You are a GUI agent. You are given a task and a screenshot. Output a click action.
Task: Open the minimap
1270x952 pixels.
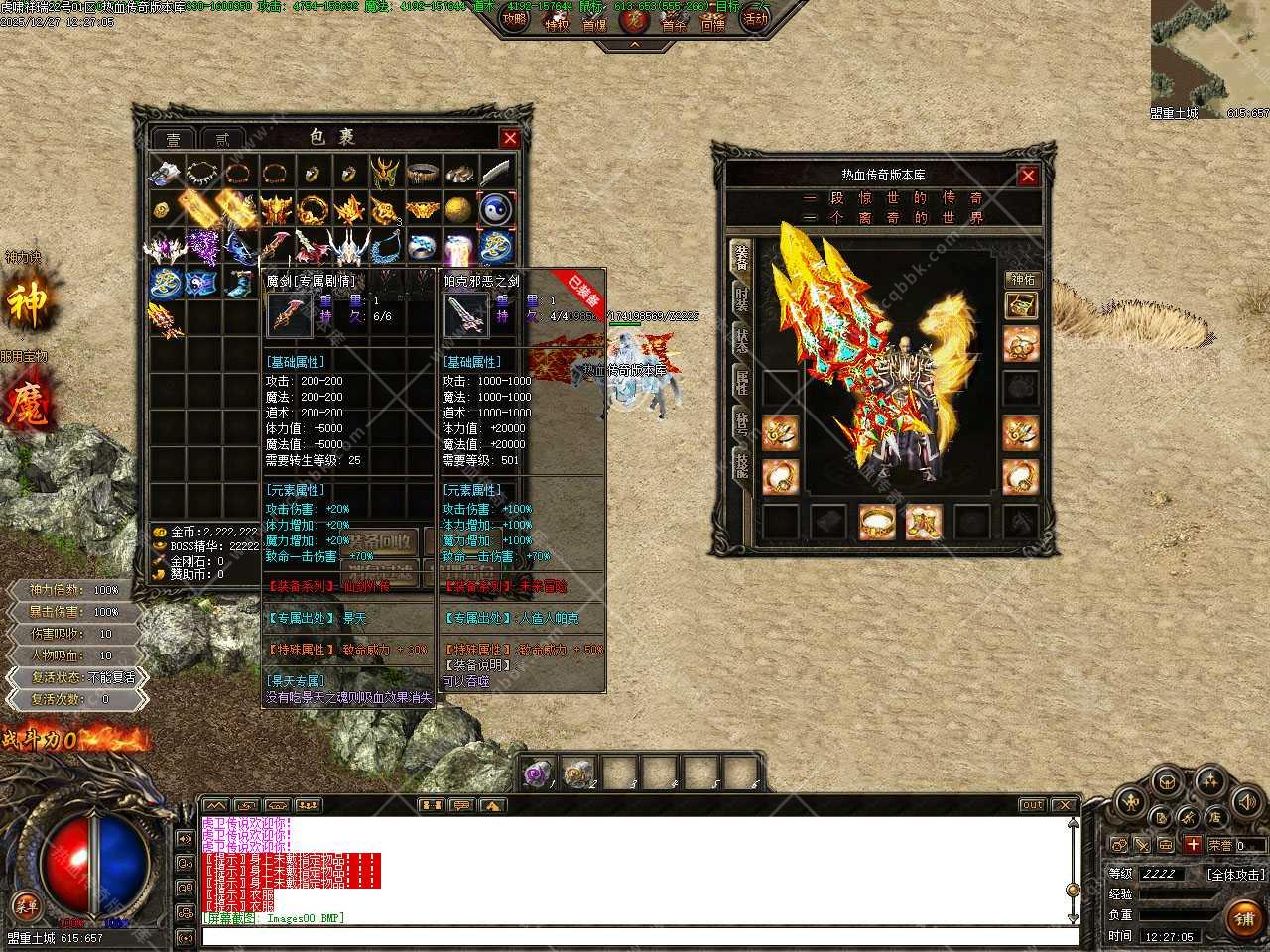tap(1209, 54)
